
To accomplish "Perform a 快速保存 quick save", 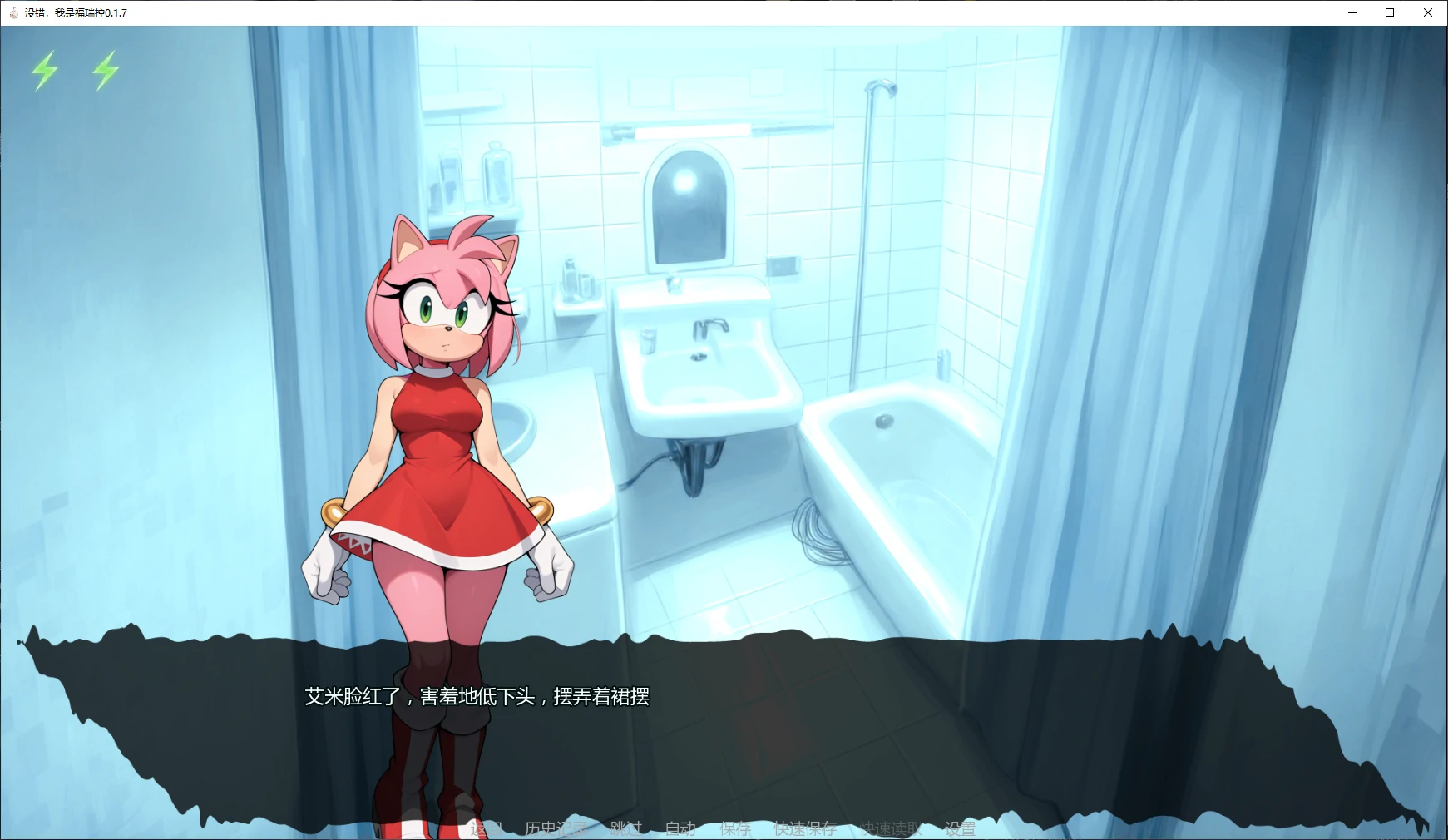I will coord(804,828).
